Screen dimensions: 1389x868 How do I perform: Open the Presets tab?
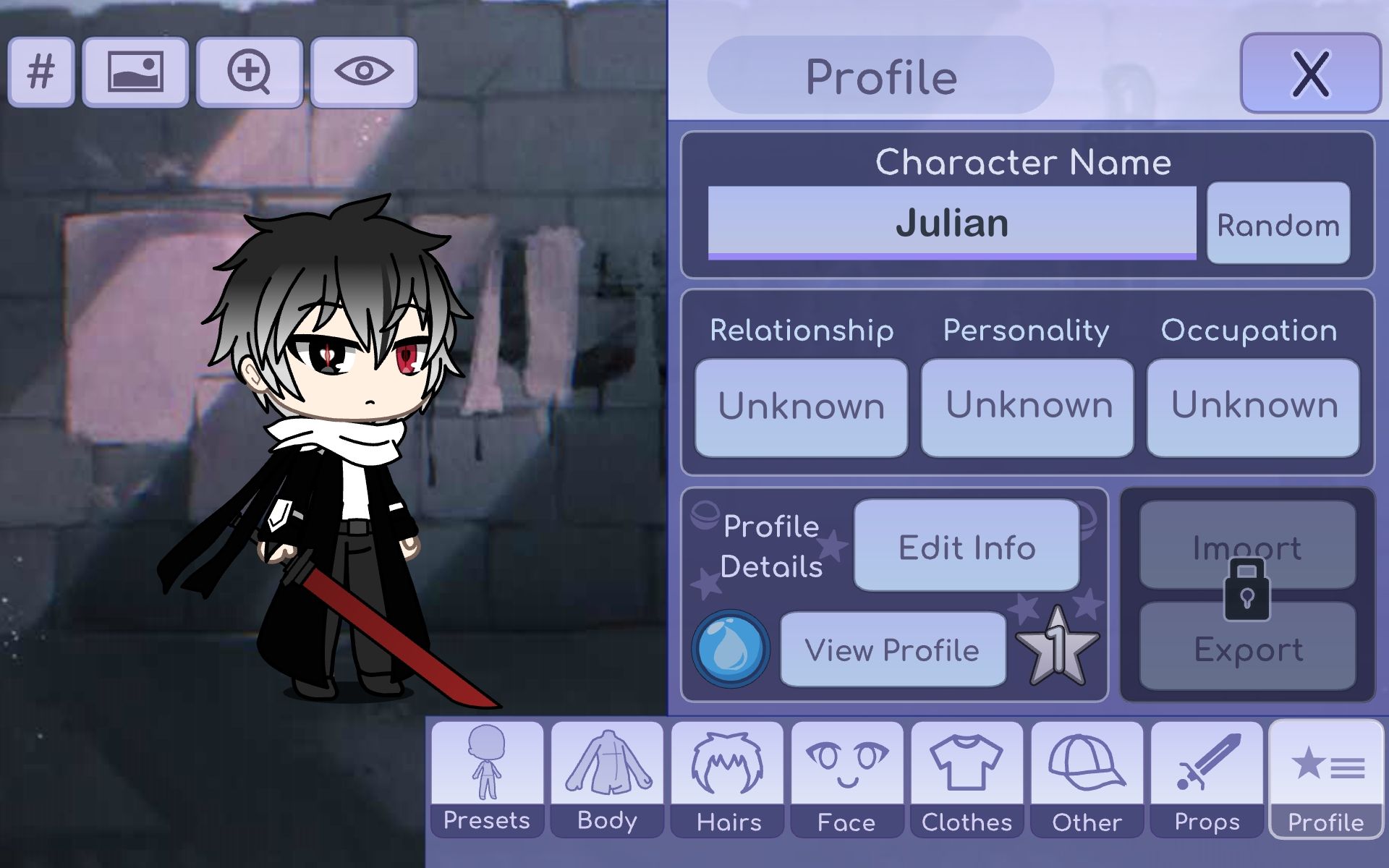487,779
